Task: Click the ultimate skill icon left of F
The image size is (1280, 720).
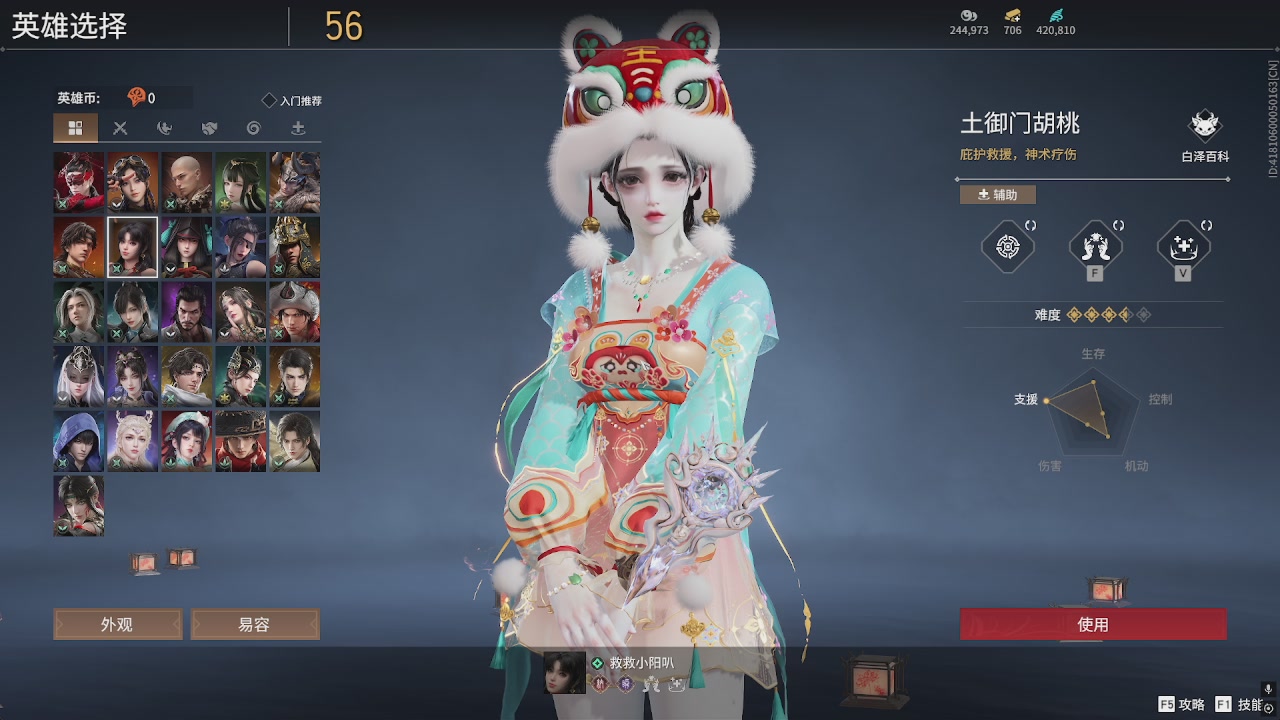Action: point(1006,244)
